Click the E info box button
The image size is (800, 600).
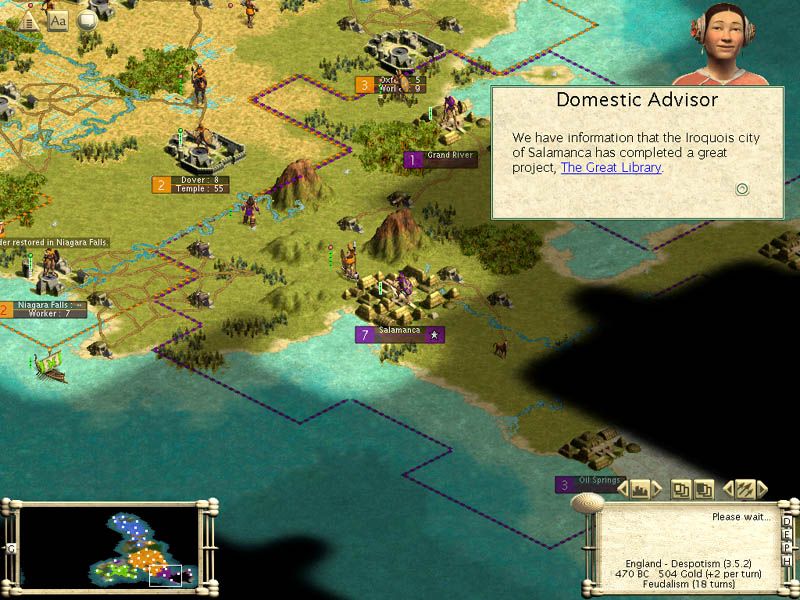coord(787,534)
